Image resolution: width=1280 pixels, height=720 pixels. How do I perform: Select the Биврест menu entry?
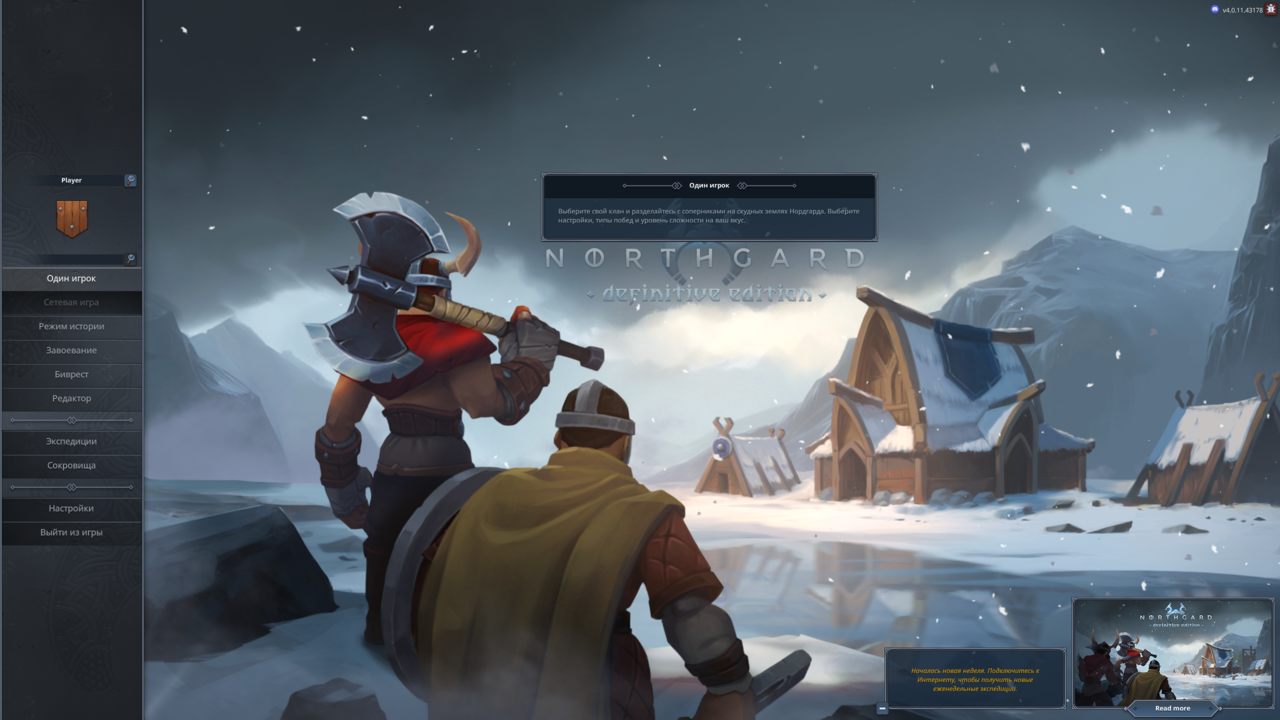click(x=71, y=374)
